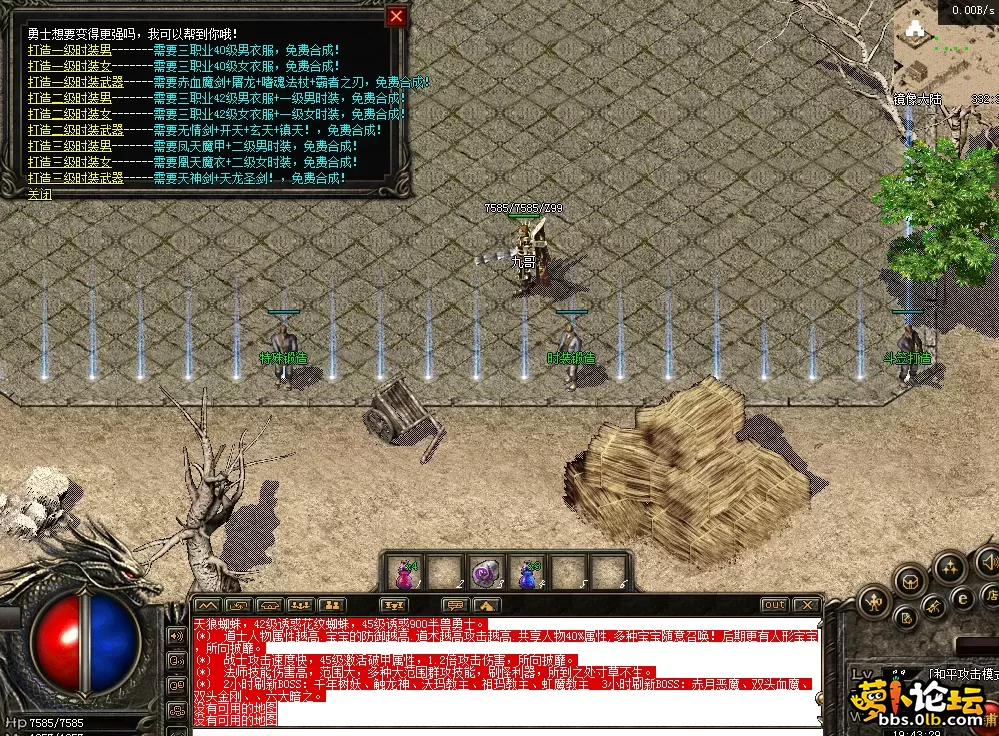Select 打造二级时装女 option
This screenshot has width=999, height=736.
(70, 114)
